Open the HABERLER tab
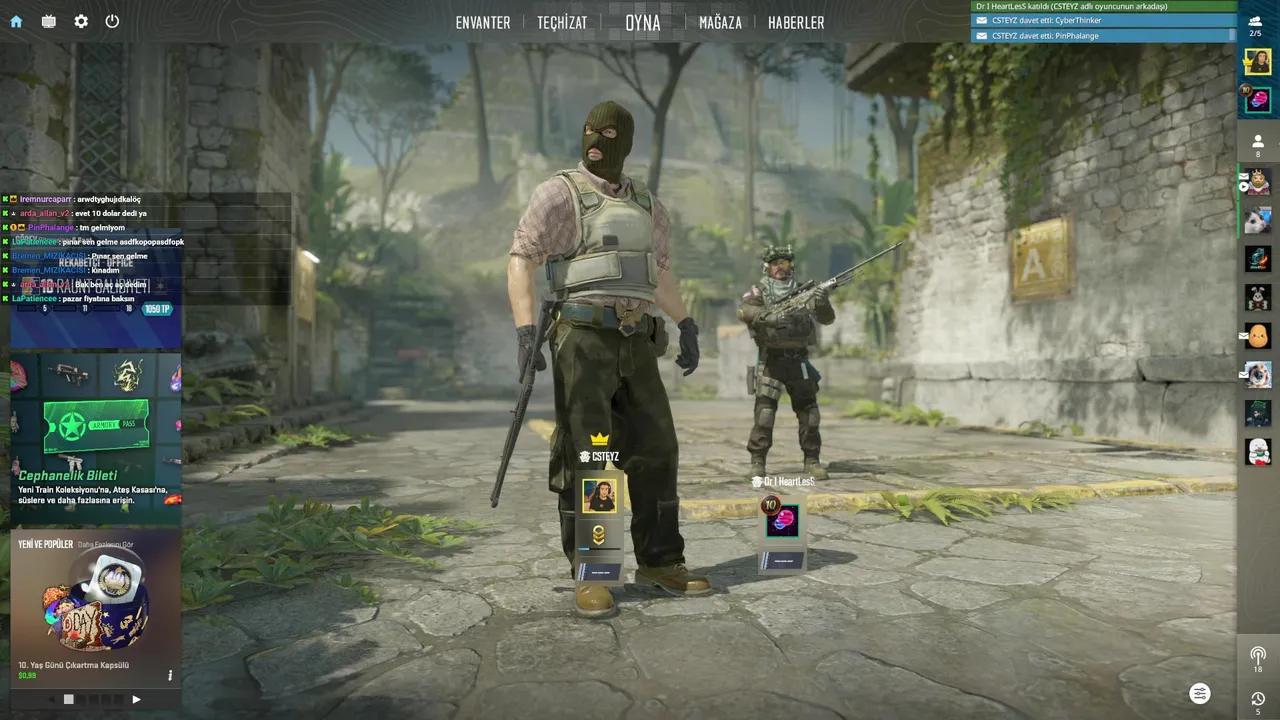Screen dimensions: 1280x720 796,22
